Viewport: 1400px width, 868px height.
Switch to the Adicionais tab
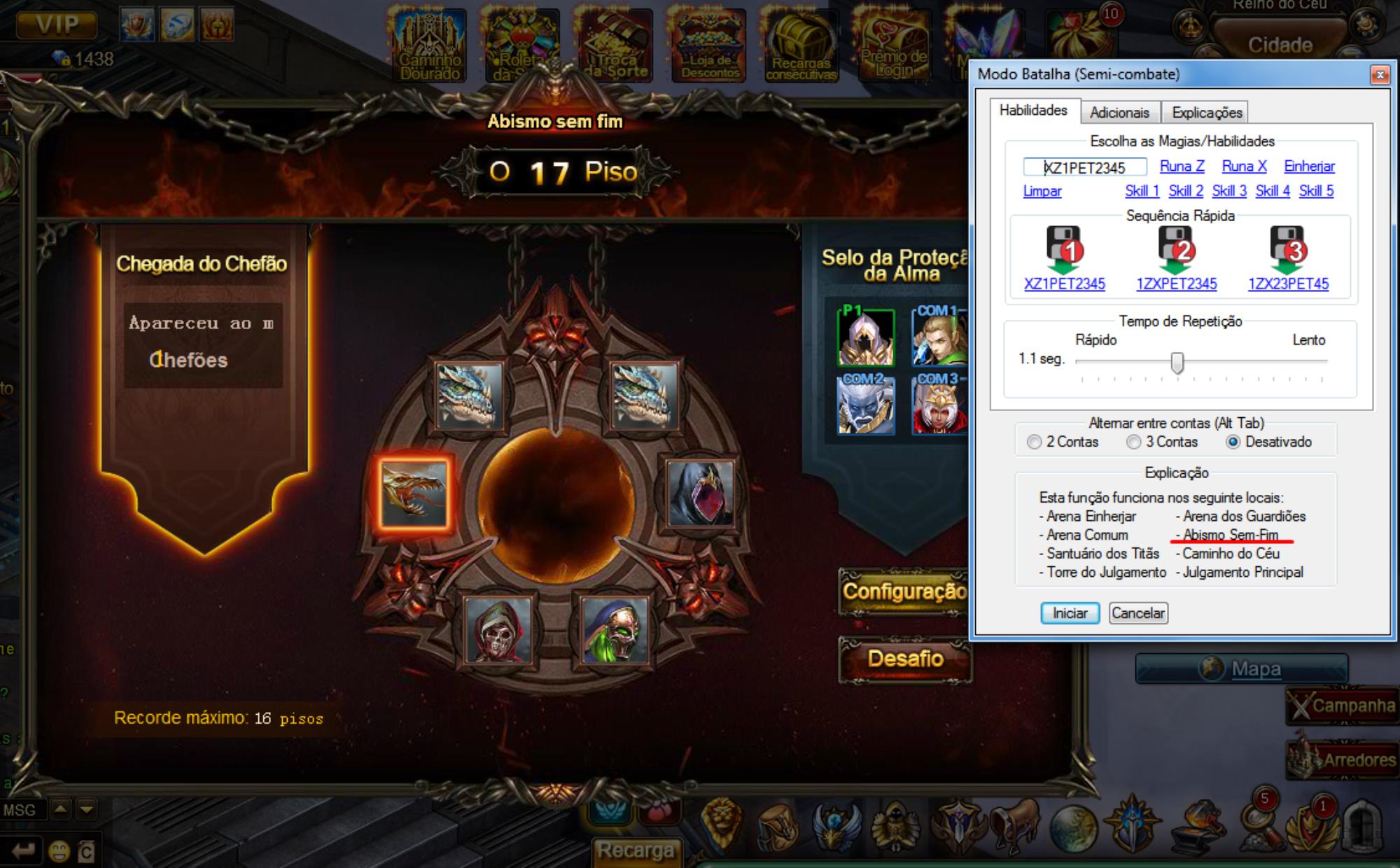point(1119,113)
